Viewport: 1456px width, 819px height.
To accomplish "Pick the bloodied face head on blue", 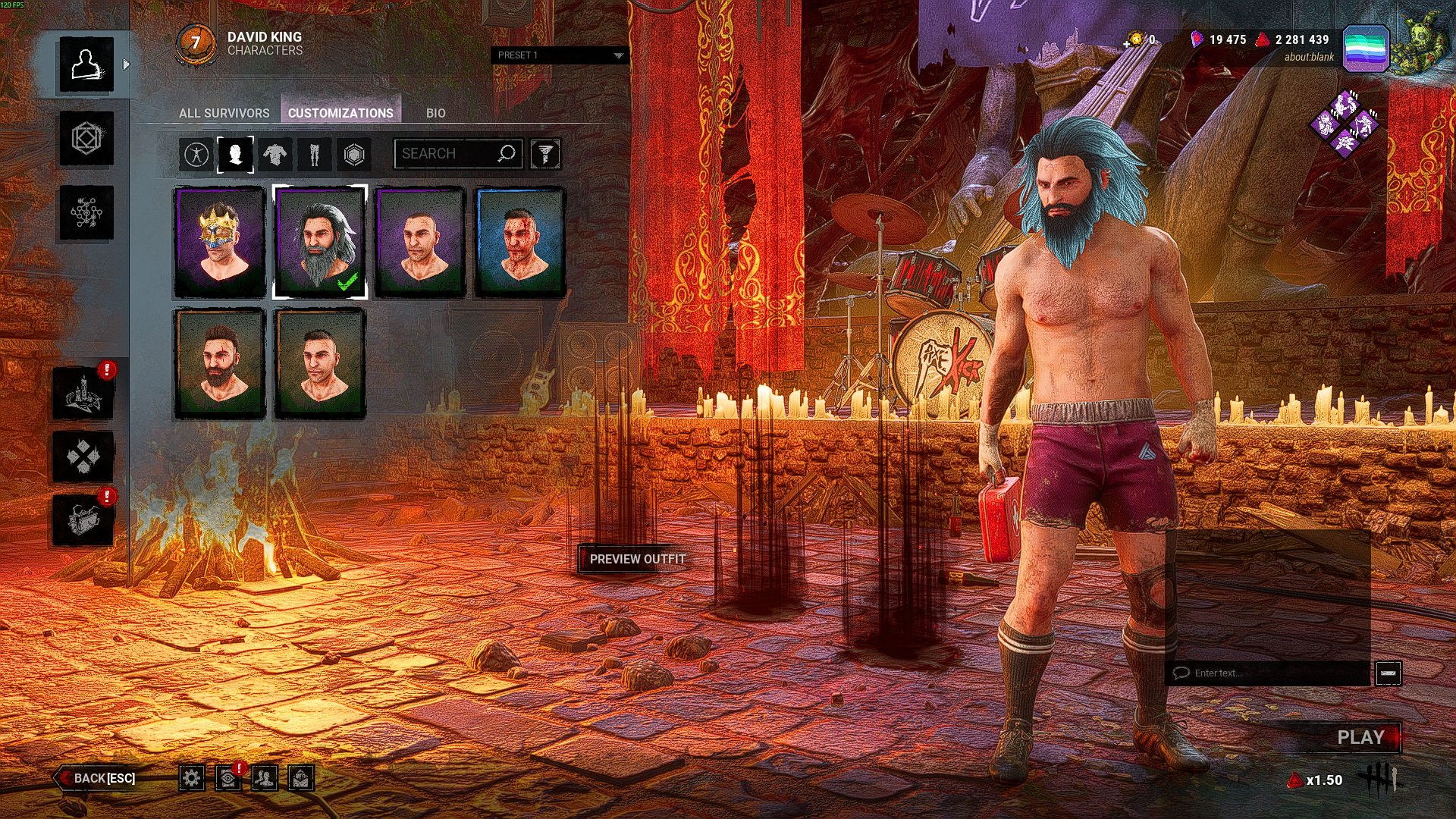I will pyautogui.click(x=520, y=242).
